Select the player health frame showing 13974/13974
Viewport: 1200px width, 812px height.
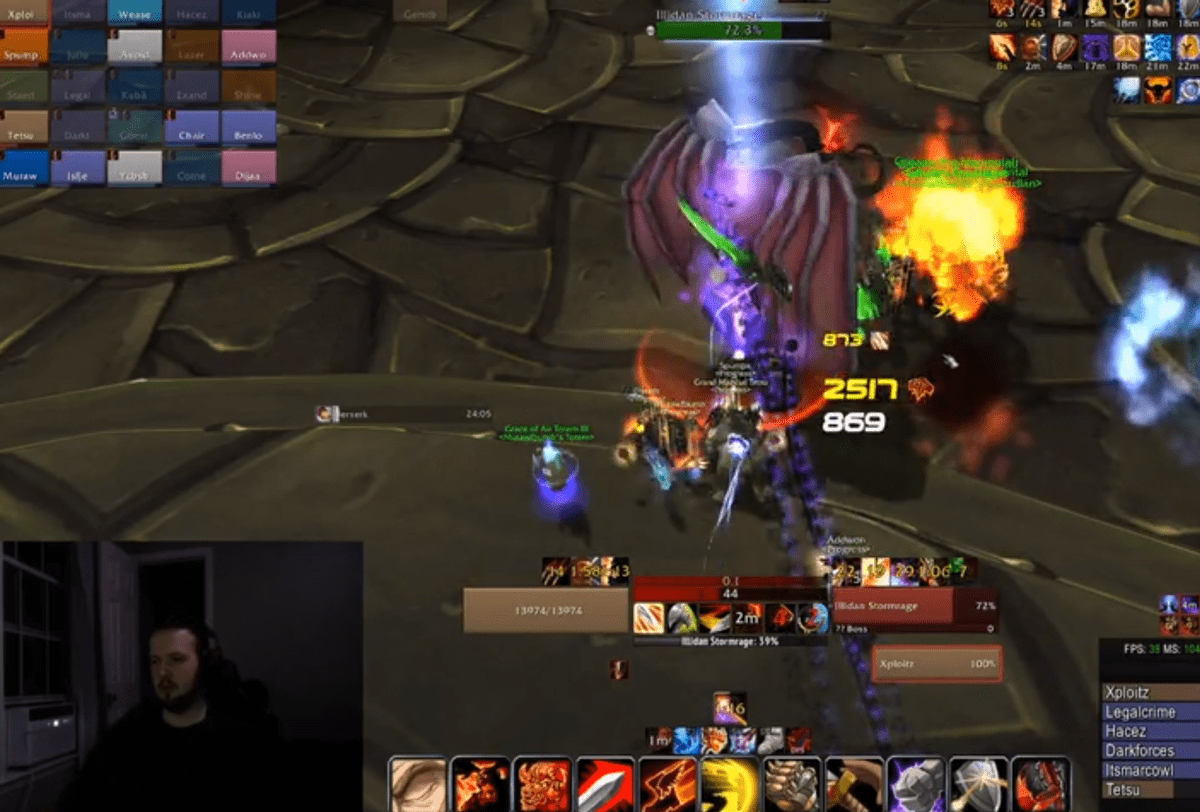[545, 610]
